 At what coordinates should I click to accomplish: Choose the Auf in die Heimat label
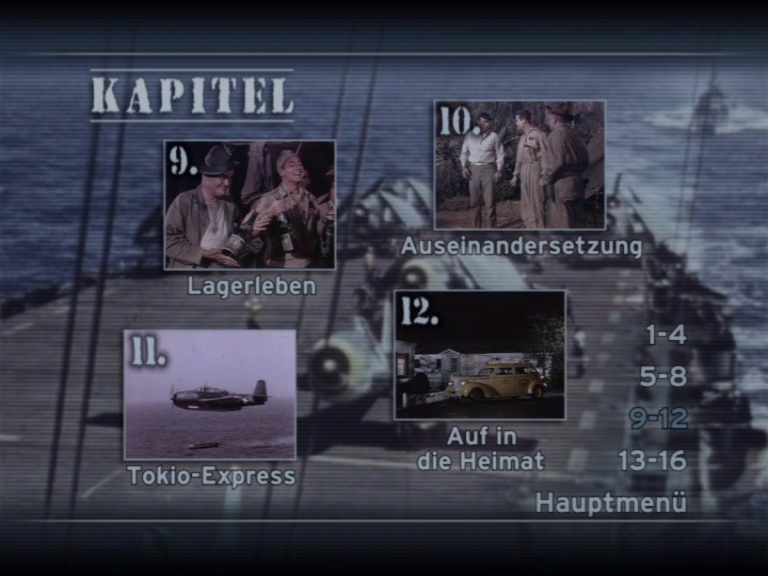[481, 449]
